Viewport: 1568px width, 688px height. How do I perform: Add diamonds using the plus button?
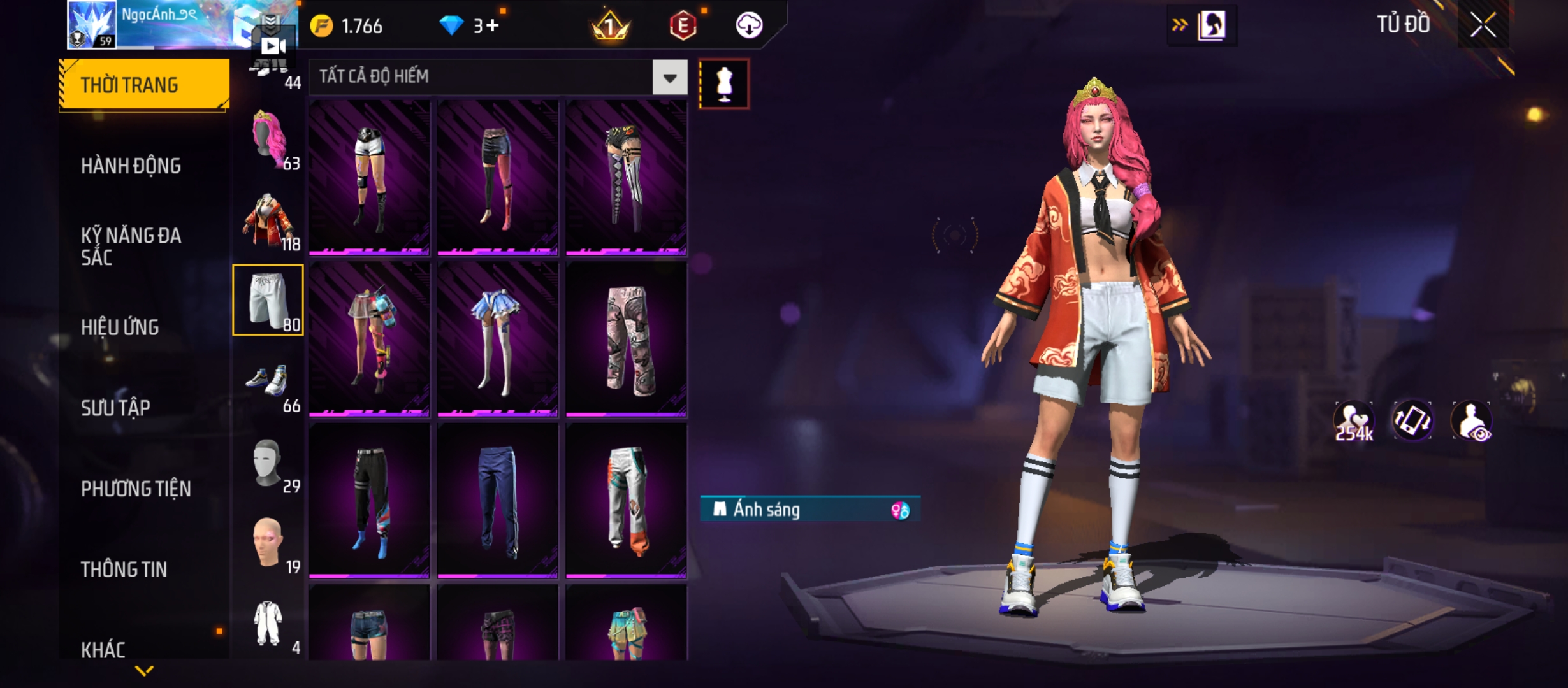491,25
